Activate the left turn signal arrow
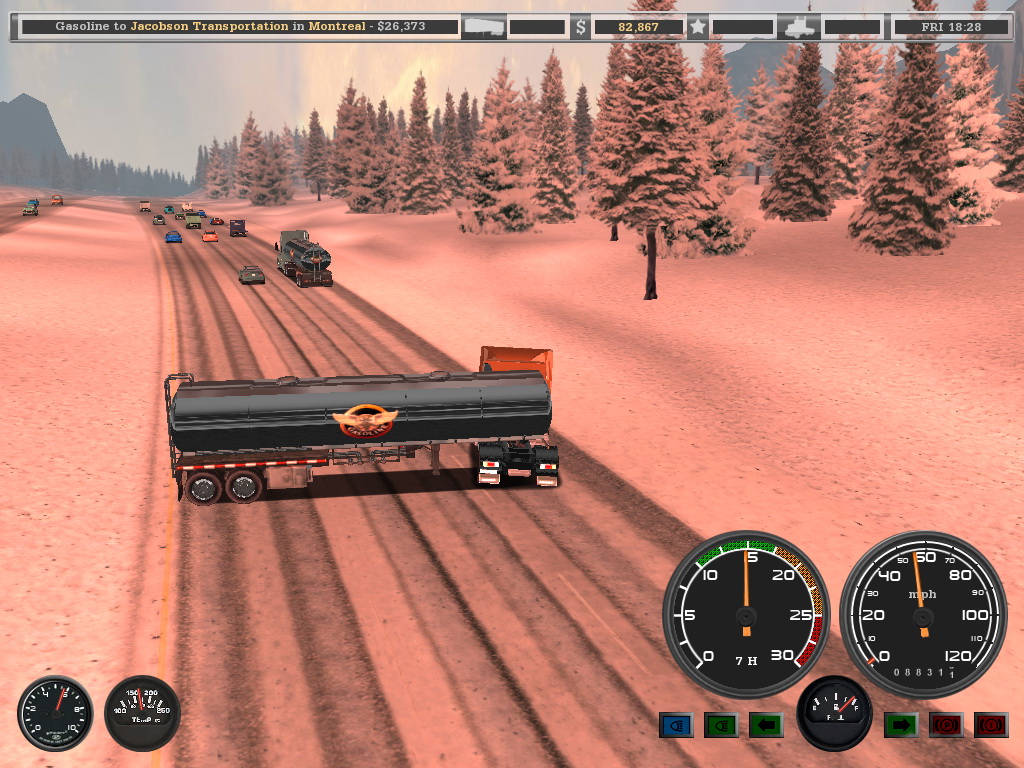This screenshot has width=1024, height=768. 766,725
